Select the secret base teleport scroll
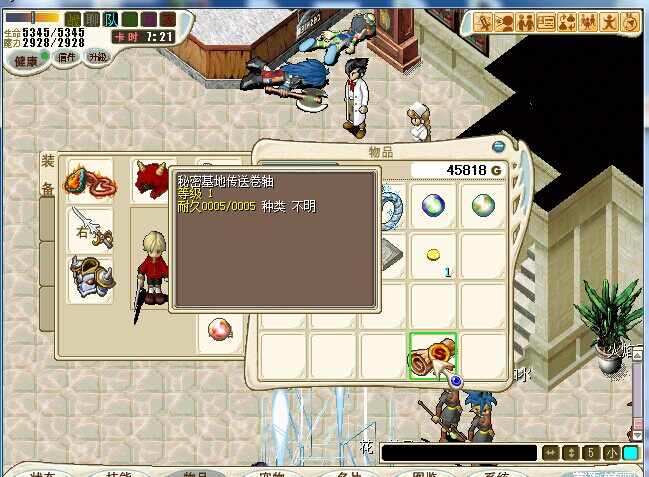649x477 pixels. [x=432, y=356]
